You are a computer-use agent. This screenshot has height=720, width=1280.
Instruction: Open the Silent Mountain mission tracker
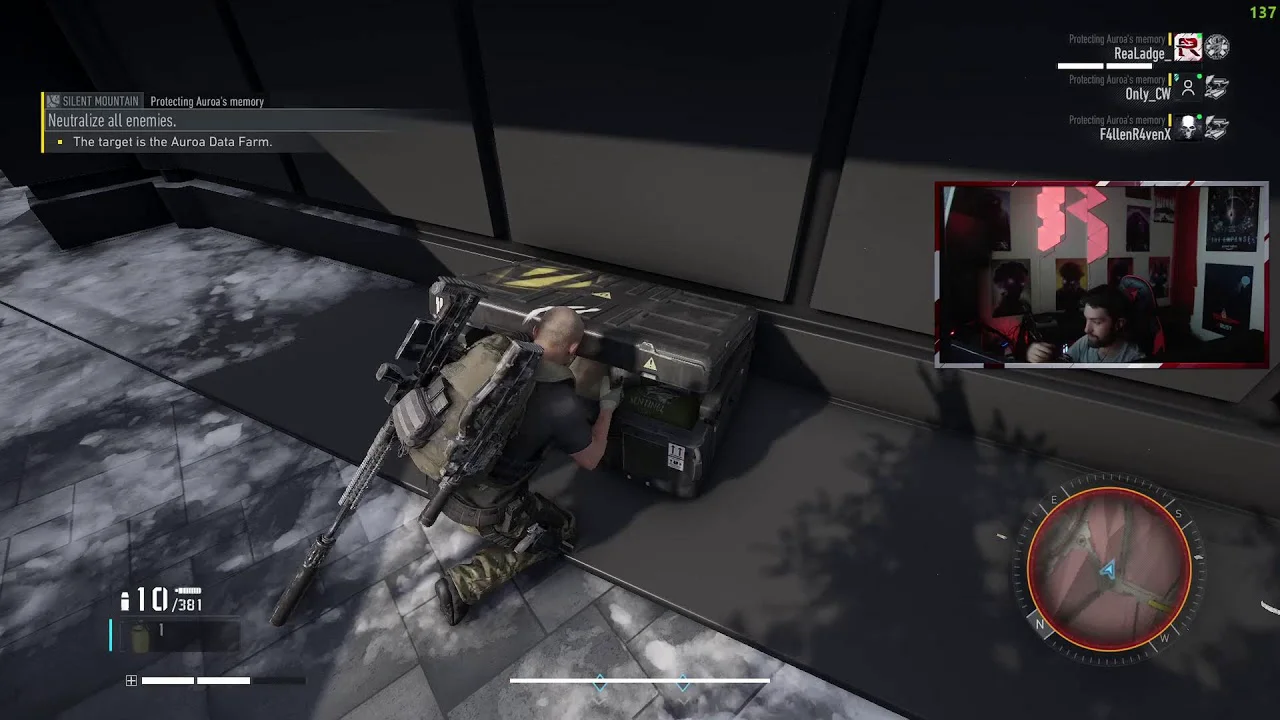[100, 101]
